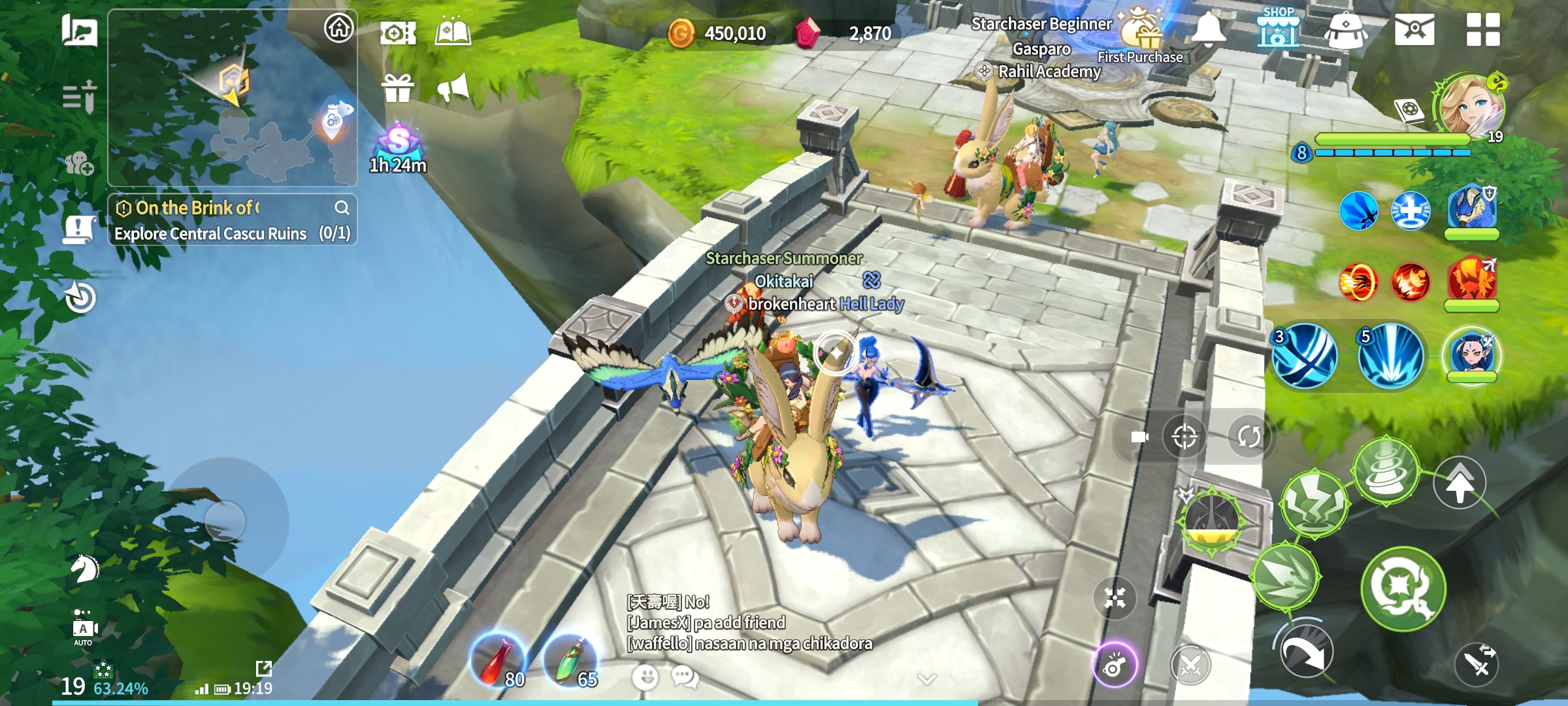The width and height of the screenshot is (1568, 706).
Task: Open the First Purchase gift offer
Action: pyautogui.click(x=1141, y=33)
